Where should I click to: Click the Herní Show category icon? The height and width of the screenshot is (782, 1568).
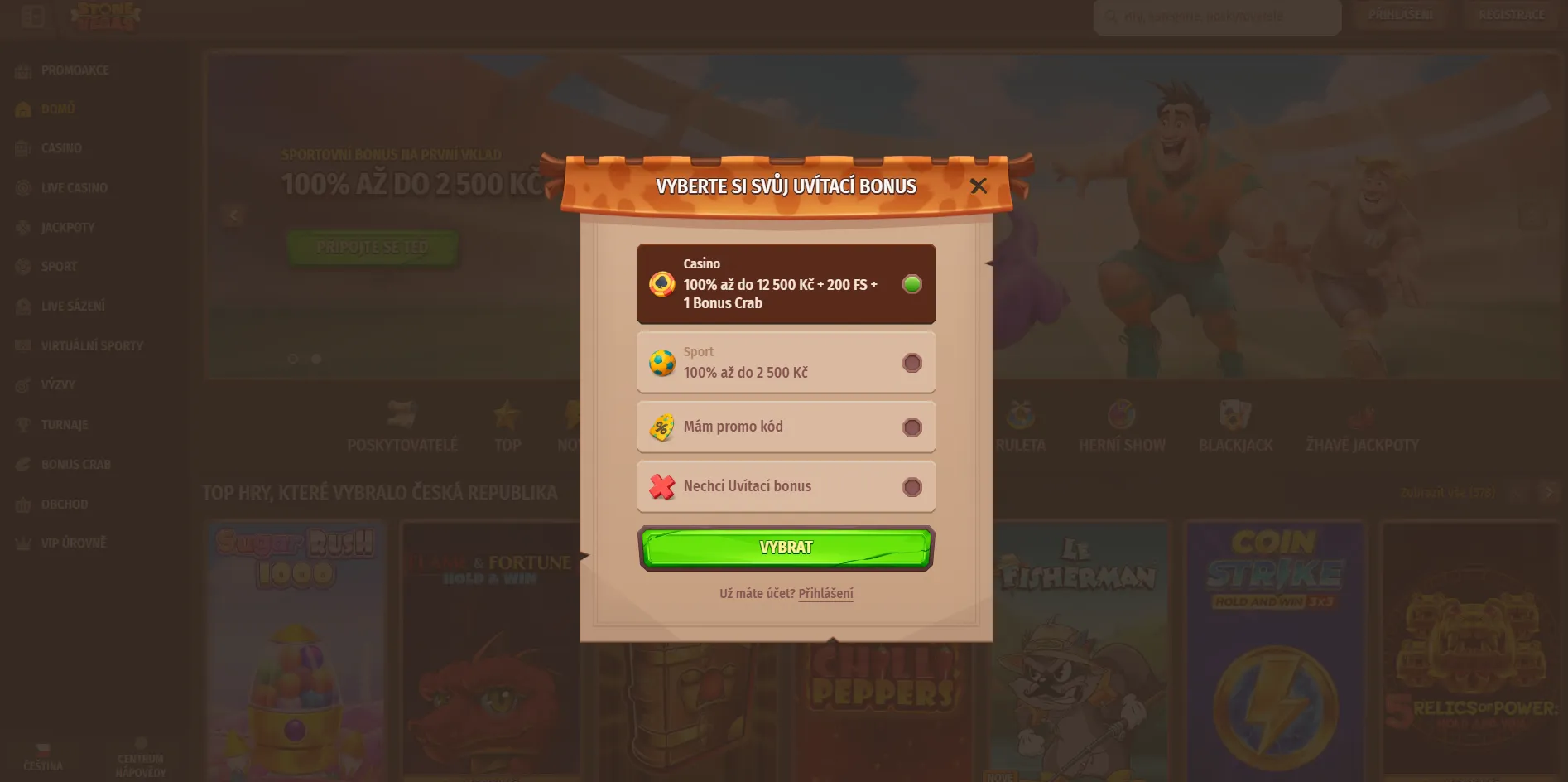pyautogui.click(x=1123, y=424)
